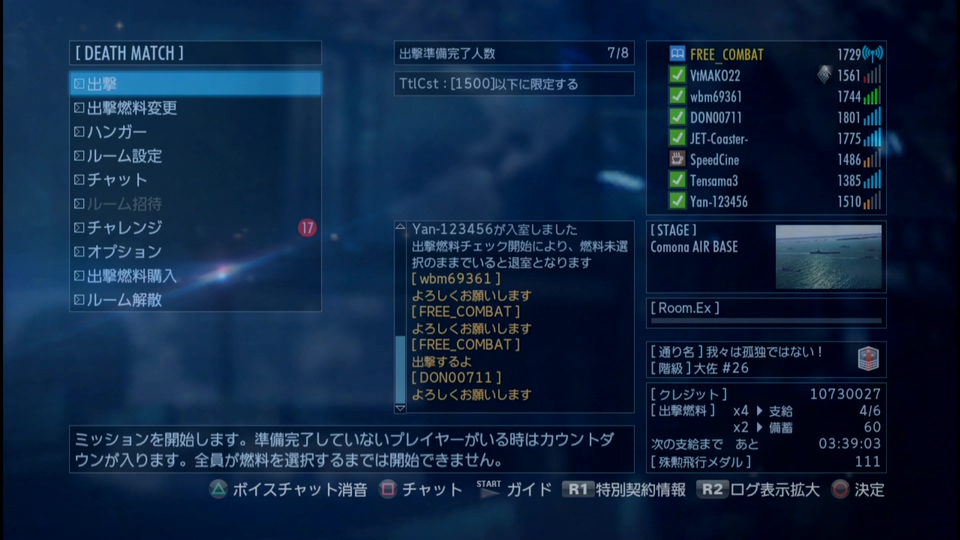The width and height of the screenshot is (960, 540).
Task: Choose the チャット menu entry
Action: pyautogui.click(x=195, y=180)
